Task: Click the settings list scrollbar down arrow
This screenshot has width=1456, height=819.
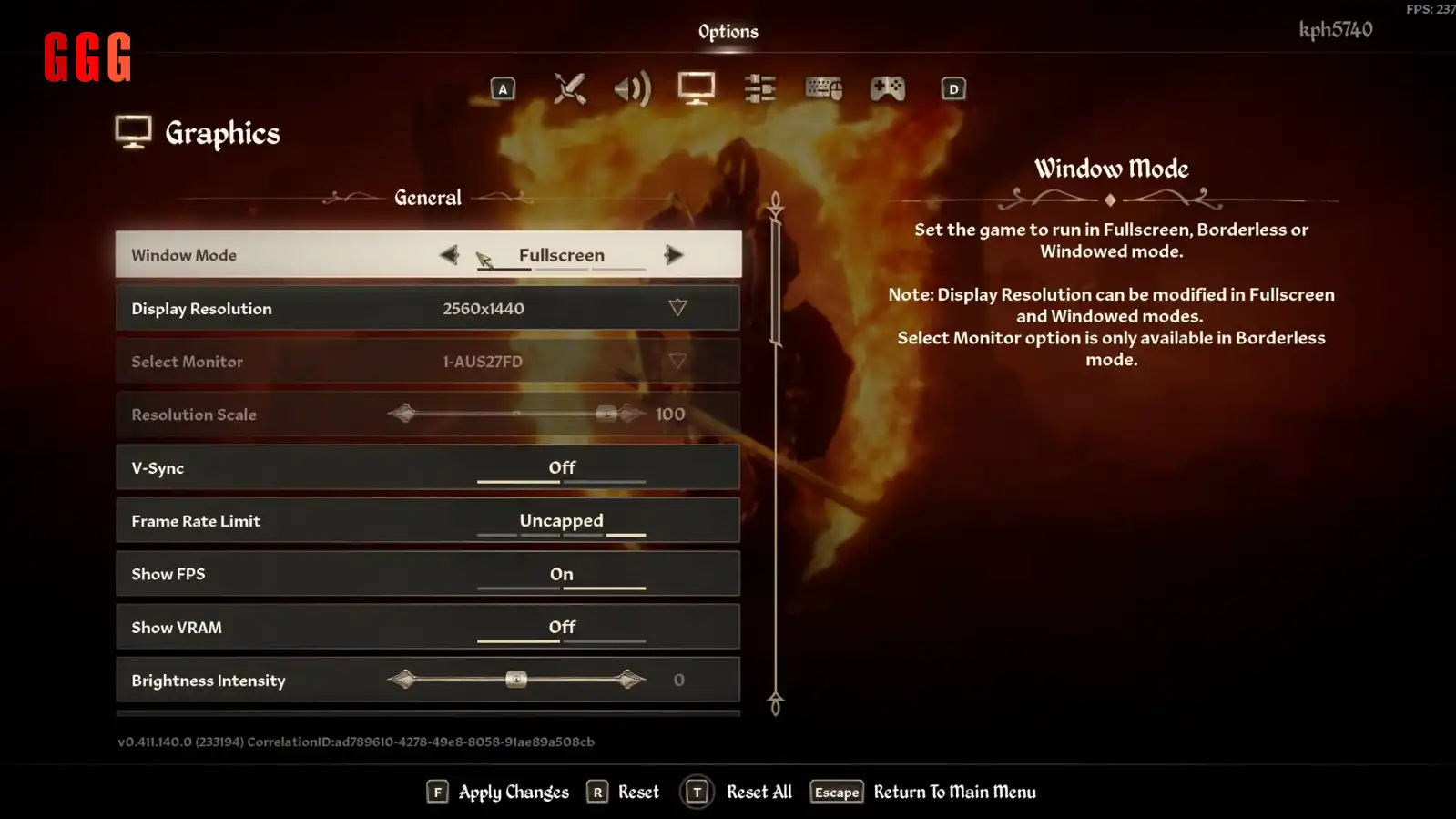Action: coord(775,704)
